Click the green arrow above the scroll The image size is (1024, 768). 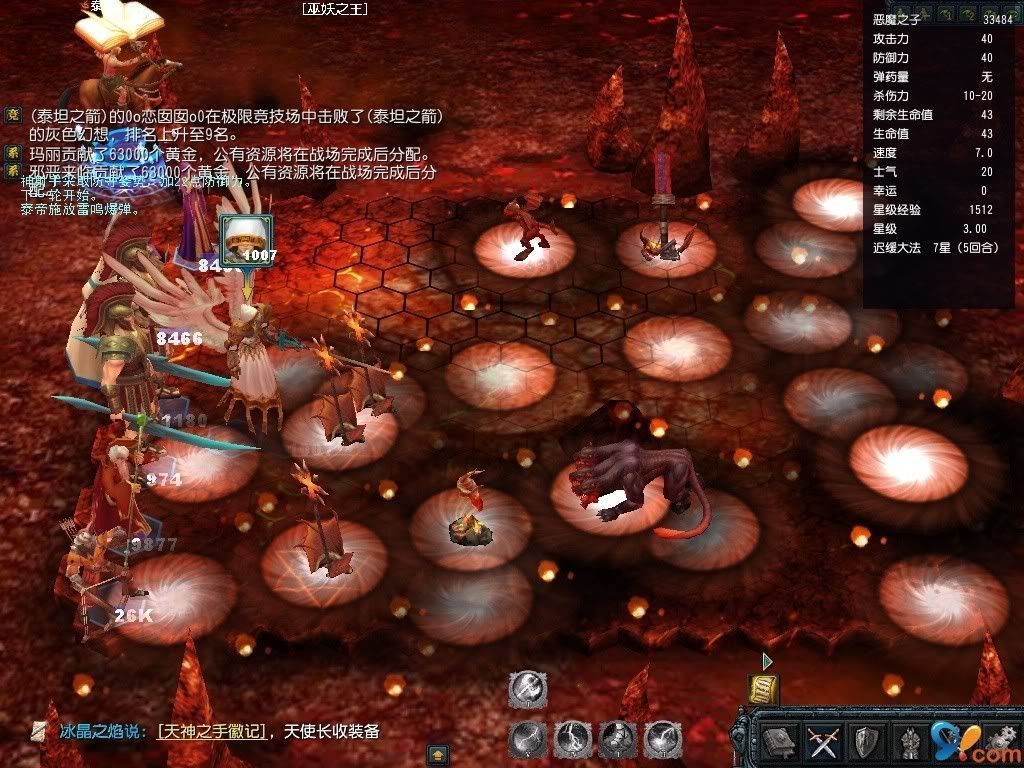pyautogui.click(x=767, y=661)
